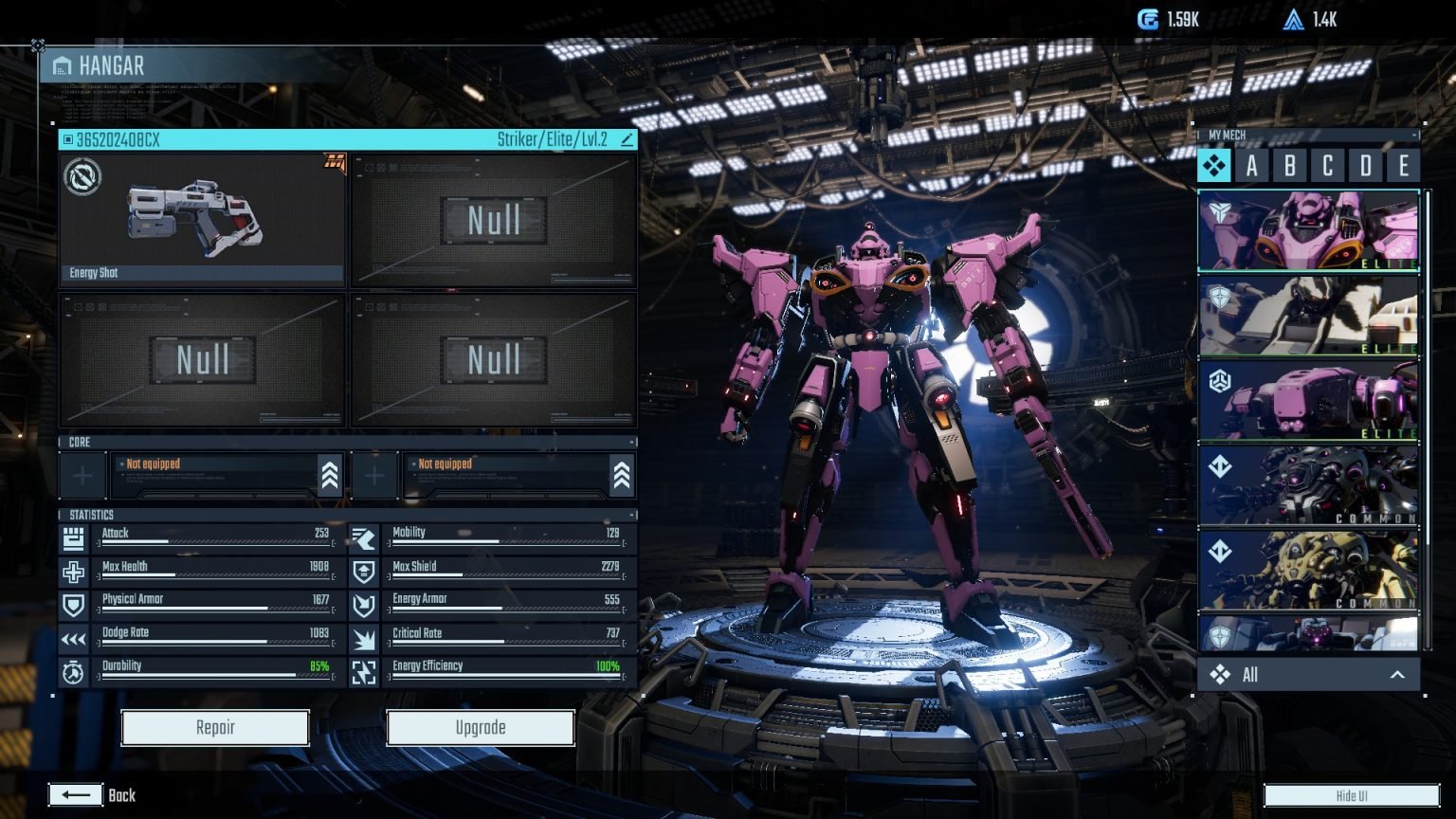Select the Attack statistic icon
The image size is (1456, 819).
[x=75, y=538]
